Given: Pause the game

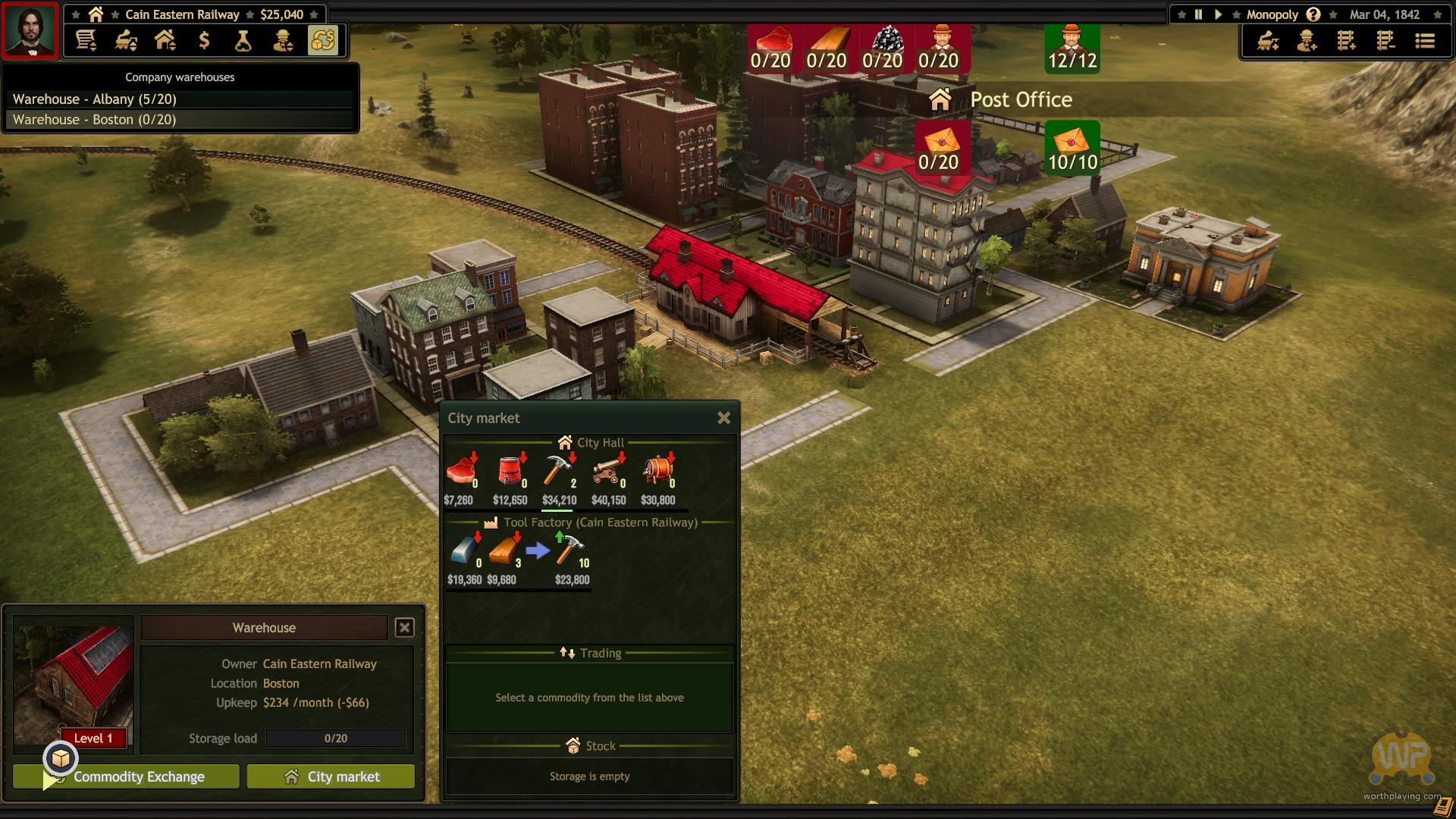Looking at the screenshot, I should 1198,14.
